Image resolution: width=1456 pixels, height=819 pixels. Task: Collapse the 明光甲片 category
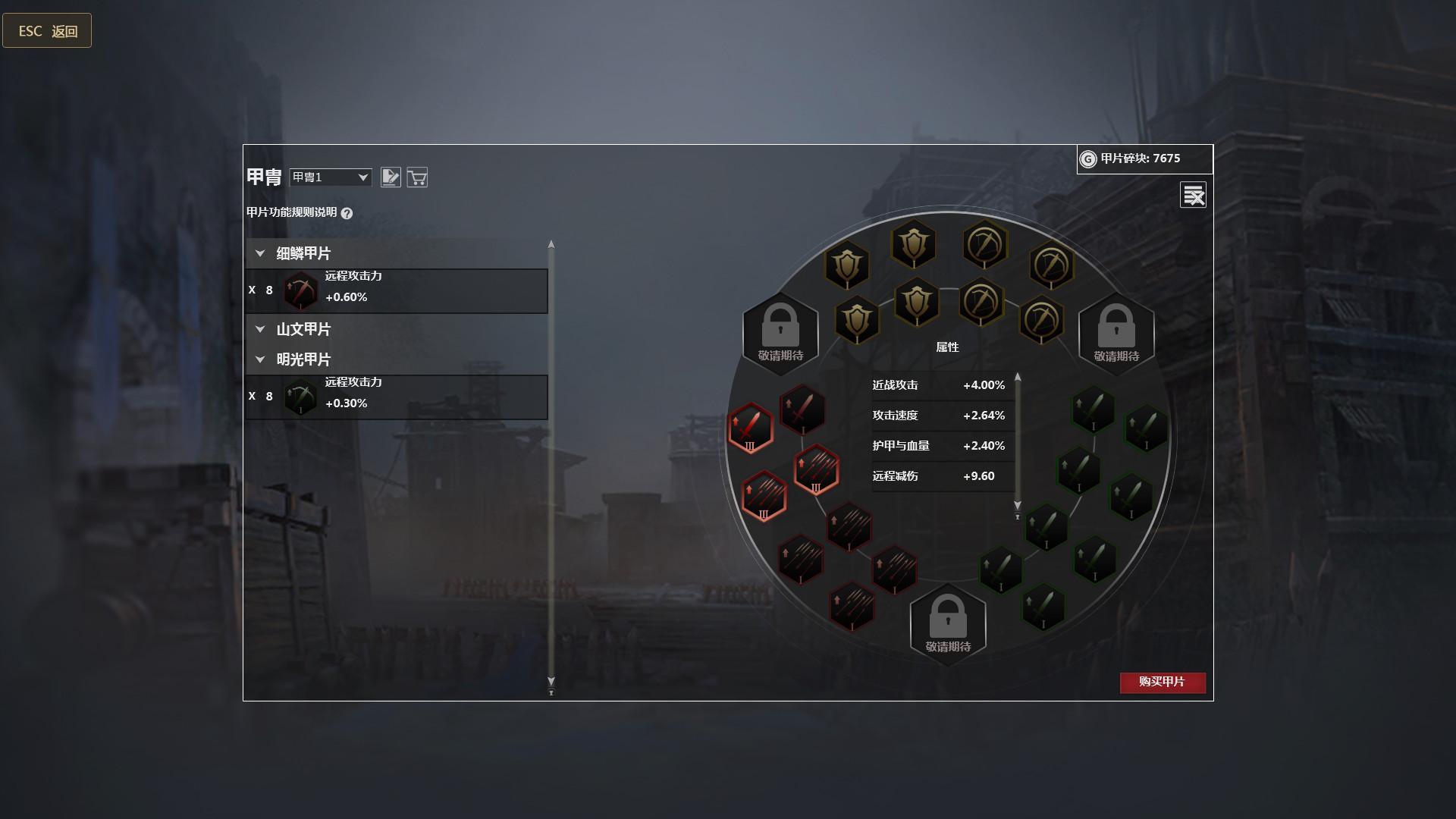[x=260, y=359]
